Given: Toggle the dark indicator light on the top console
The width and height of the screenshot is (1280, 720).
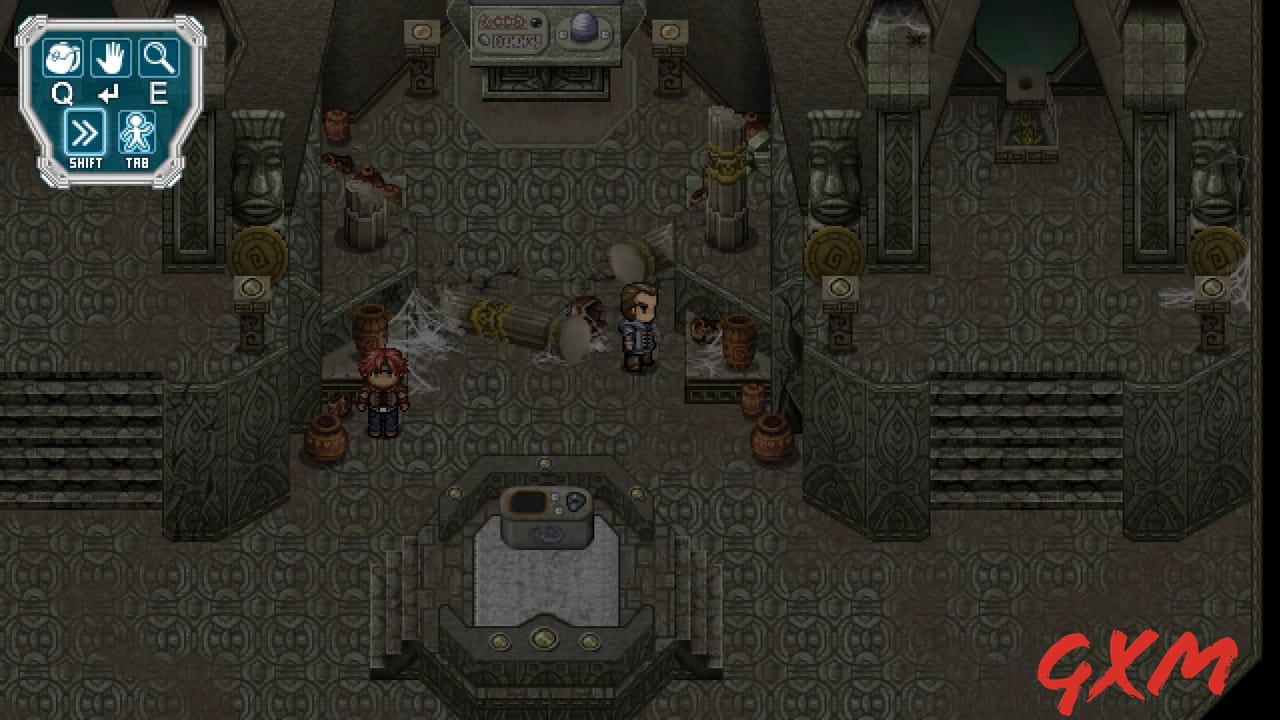Looking at the screenshot, I should (x=536, y=23).
